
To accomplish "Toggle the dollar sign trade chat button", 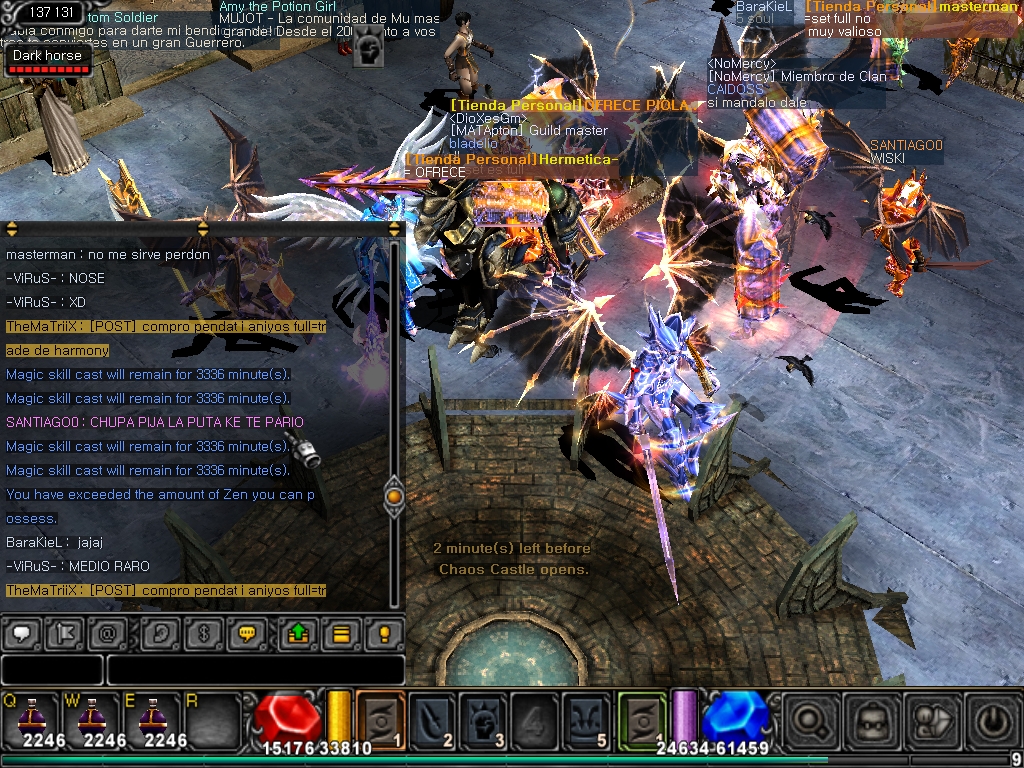I will (204, 633).
